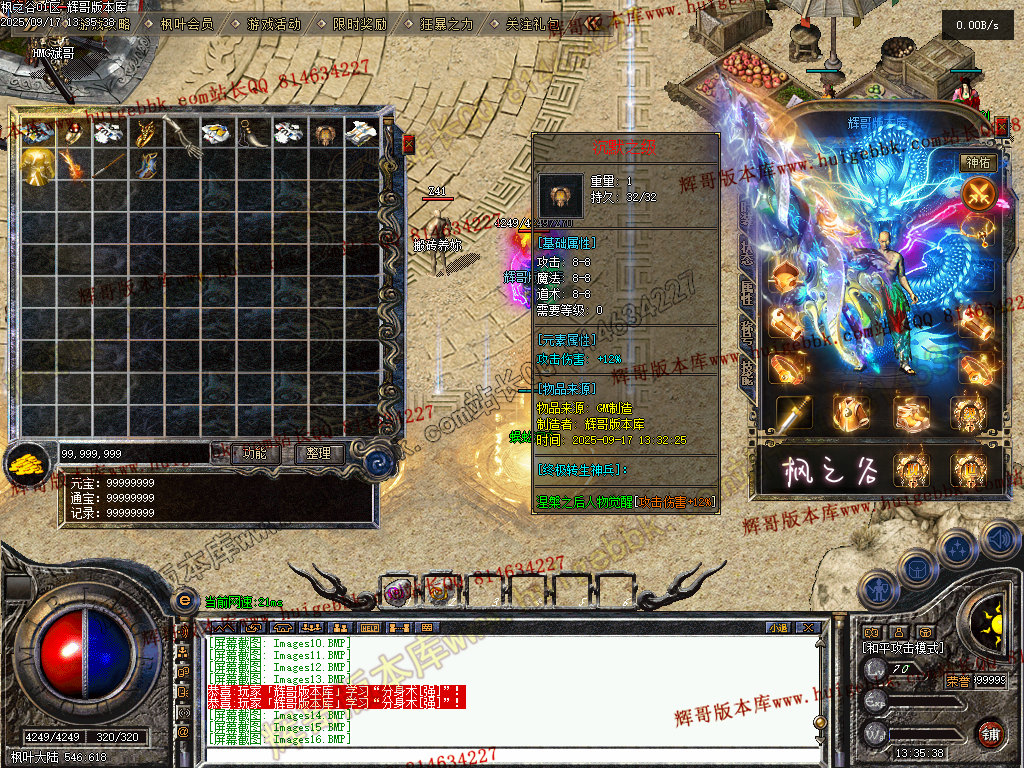Click the 关注礼包 gift pack entry

pyautogui.click(x=532, y=23)
